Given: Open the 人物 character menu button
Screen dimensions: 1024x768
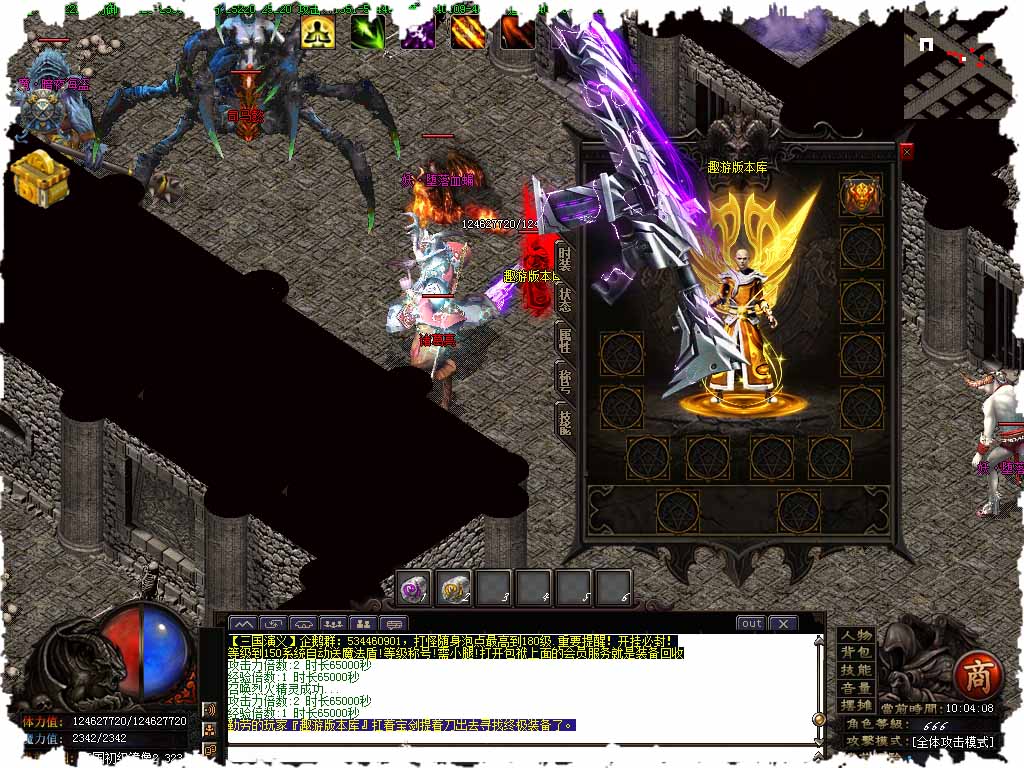Looking at the screenshot, I should [856, 635].
